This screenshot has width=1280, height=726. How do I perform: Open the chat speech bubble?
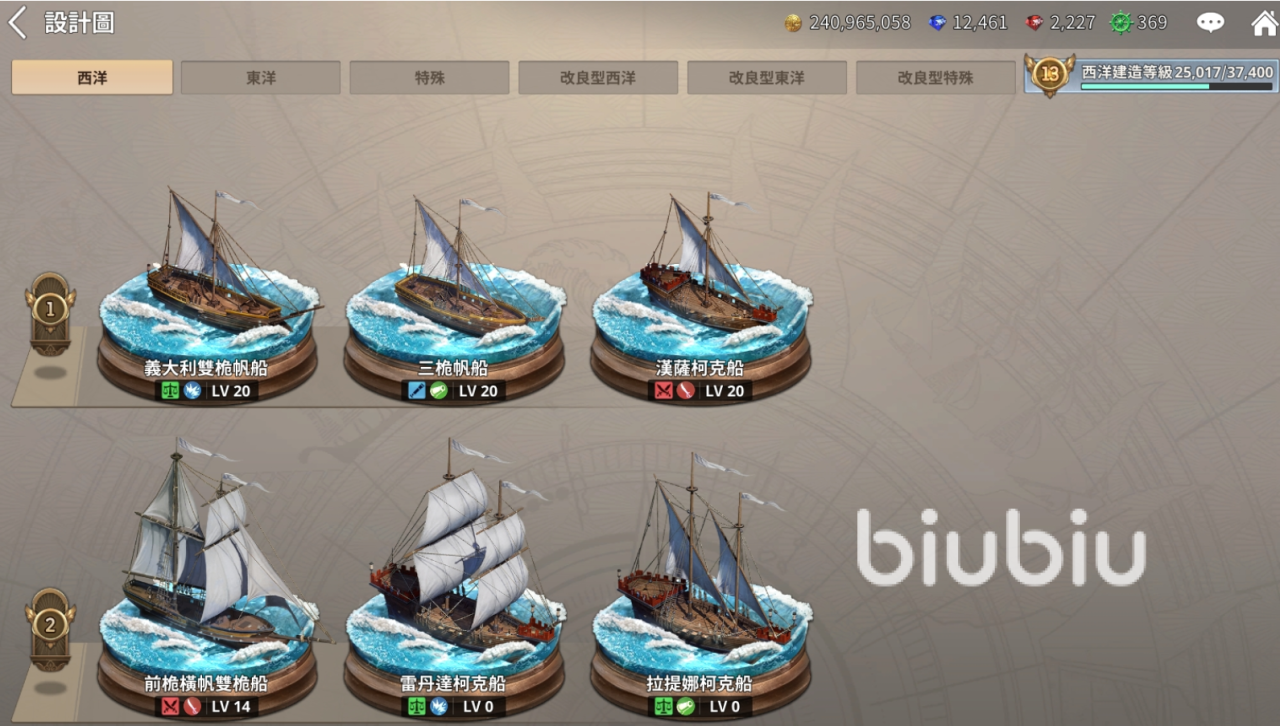pos(1211,23)
